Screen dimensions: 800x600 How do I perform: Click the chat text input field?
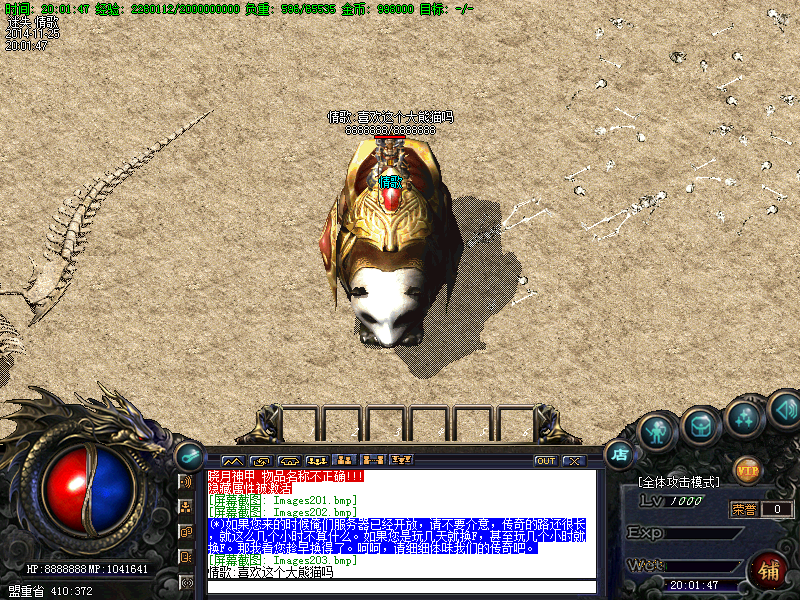[x=400, y=587]
